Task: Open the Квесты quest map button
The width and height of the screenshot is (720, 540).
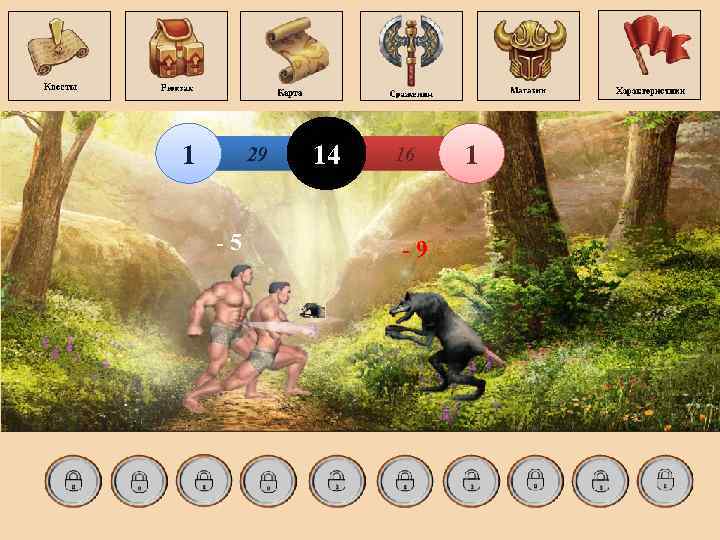Action: point(59,55)
